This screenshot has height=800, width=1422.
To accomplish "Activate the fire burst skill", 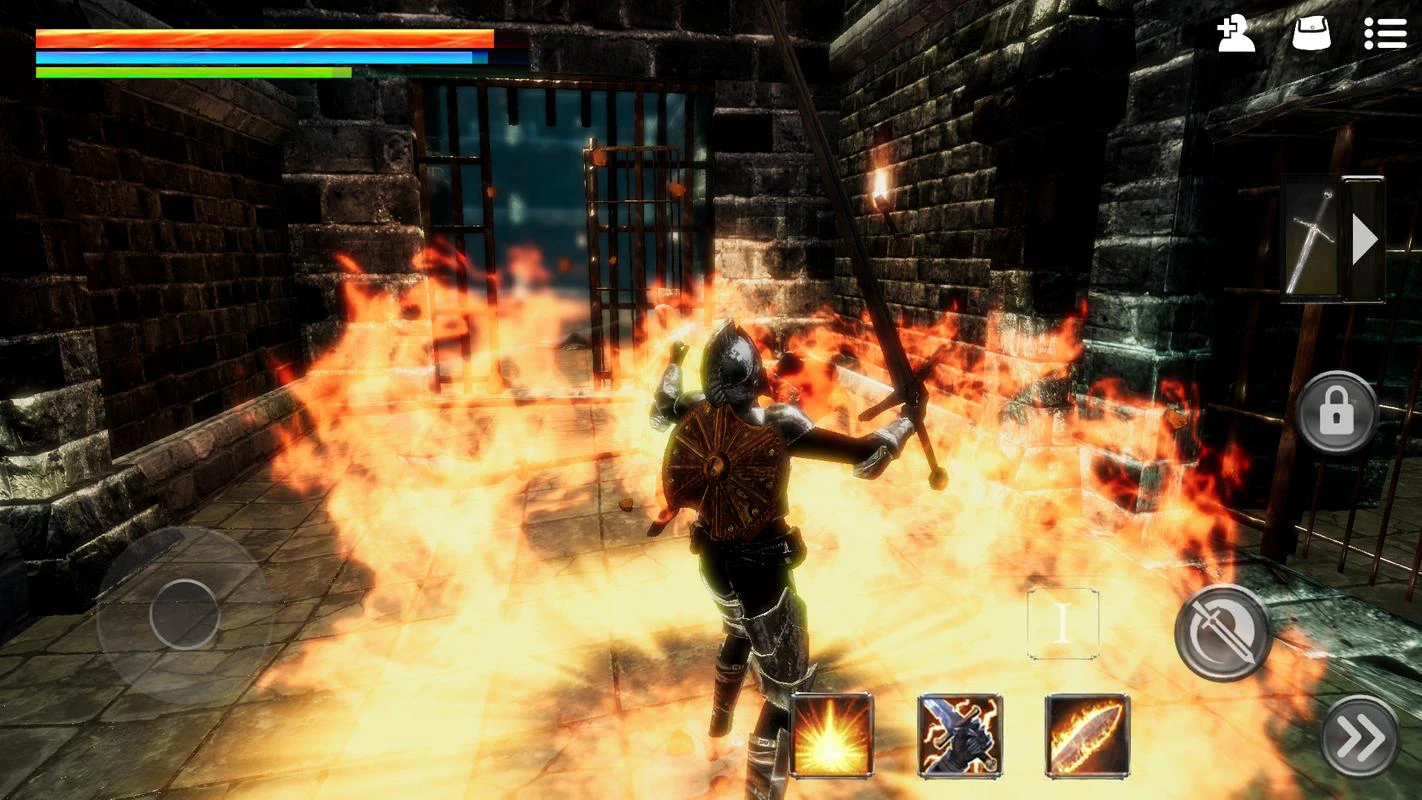I will [x=831, y=735].
